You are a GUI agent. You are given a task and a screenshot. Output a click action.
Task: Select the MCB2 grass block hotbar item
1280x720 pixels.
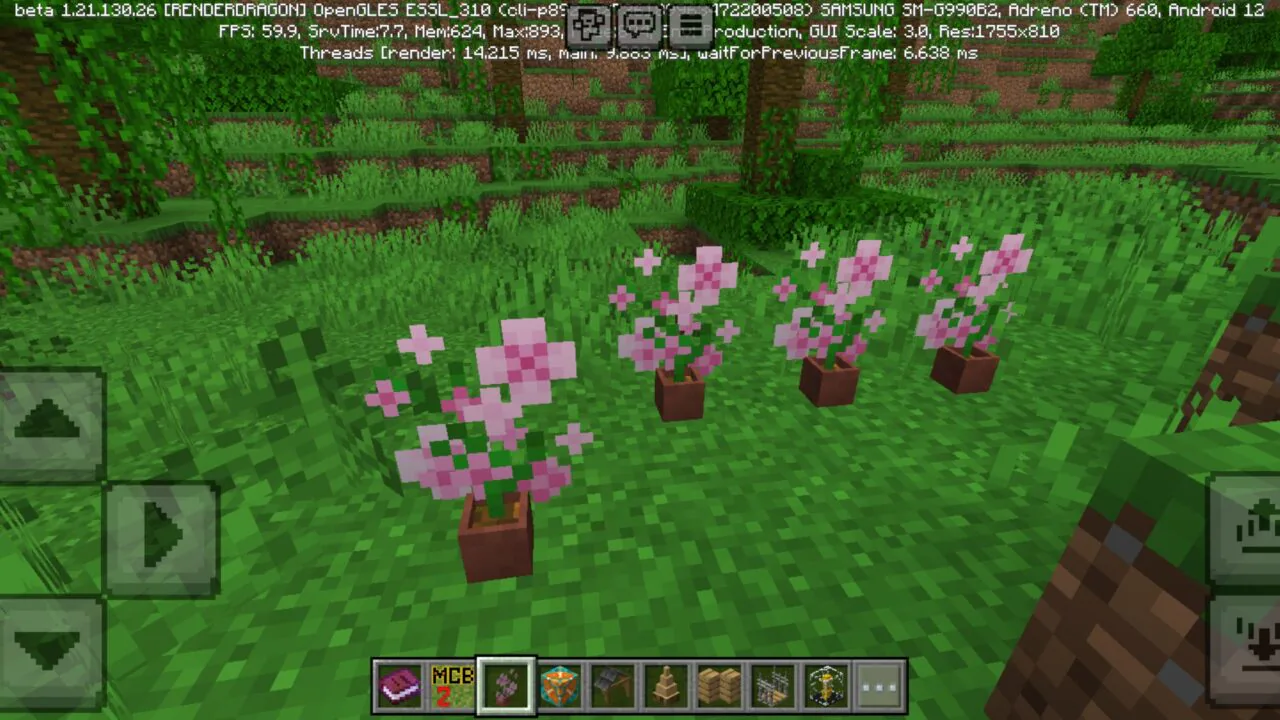tap(452, 683)
